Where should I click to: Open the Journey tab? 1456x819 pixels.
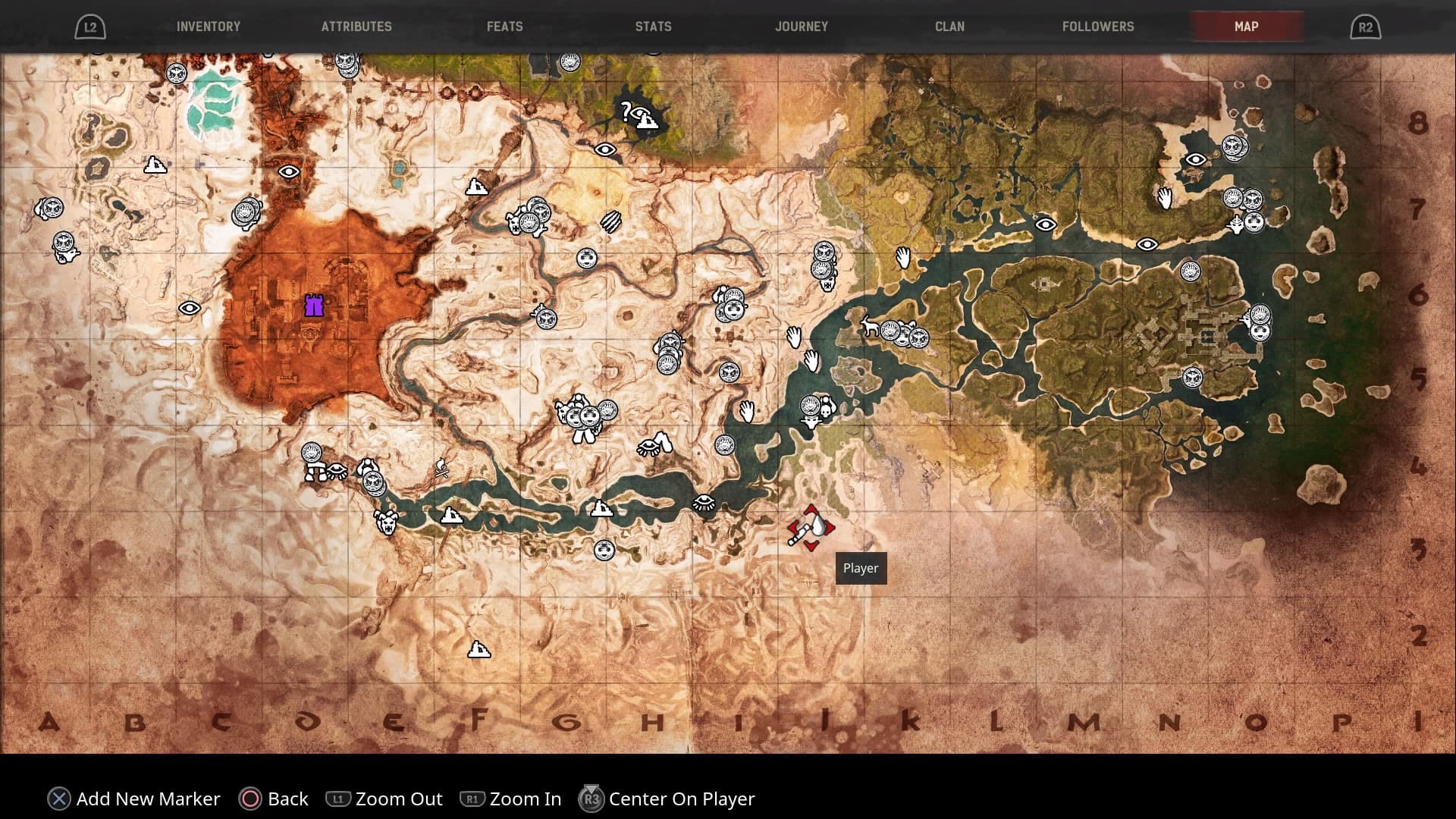click(x=801, y=26)
